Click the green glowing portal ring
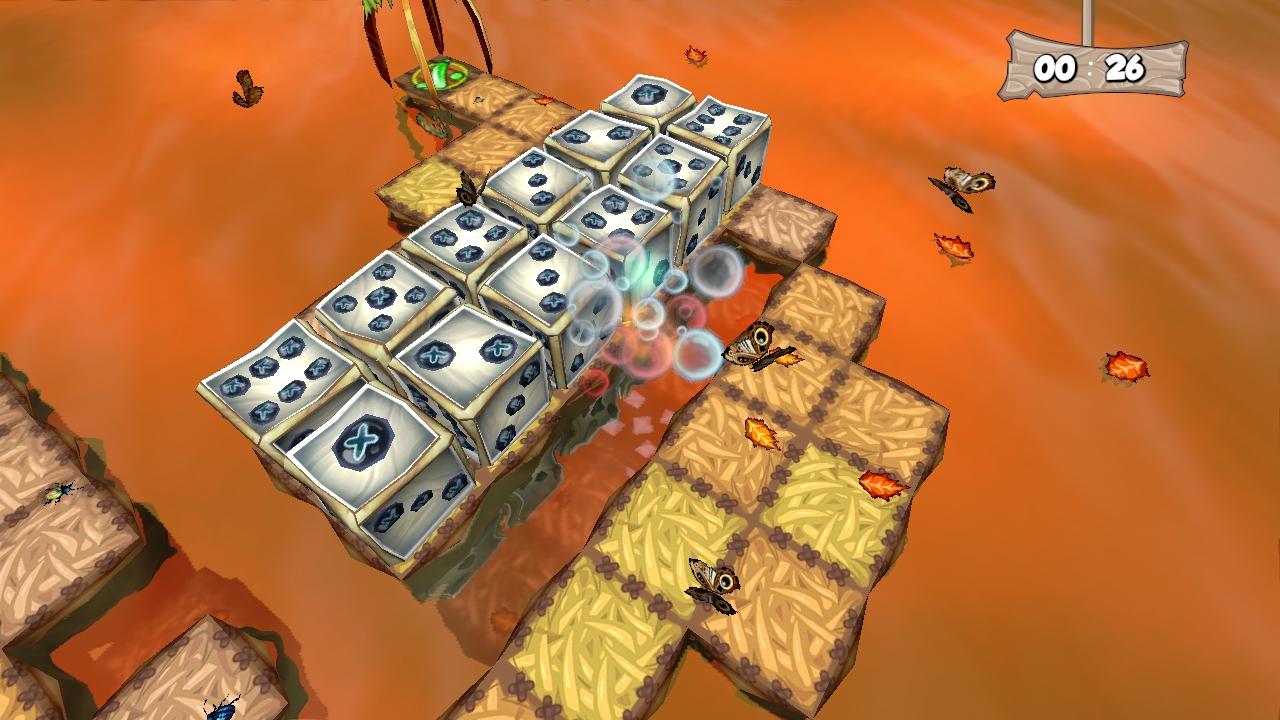1280x720 pixels. [x=442, y=74]
